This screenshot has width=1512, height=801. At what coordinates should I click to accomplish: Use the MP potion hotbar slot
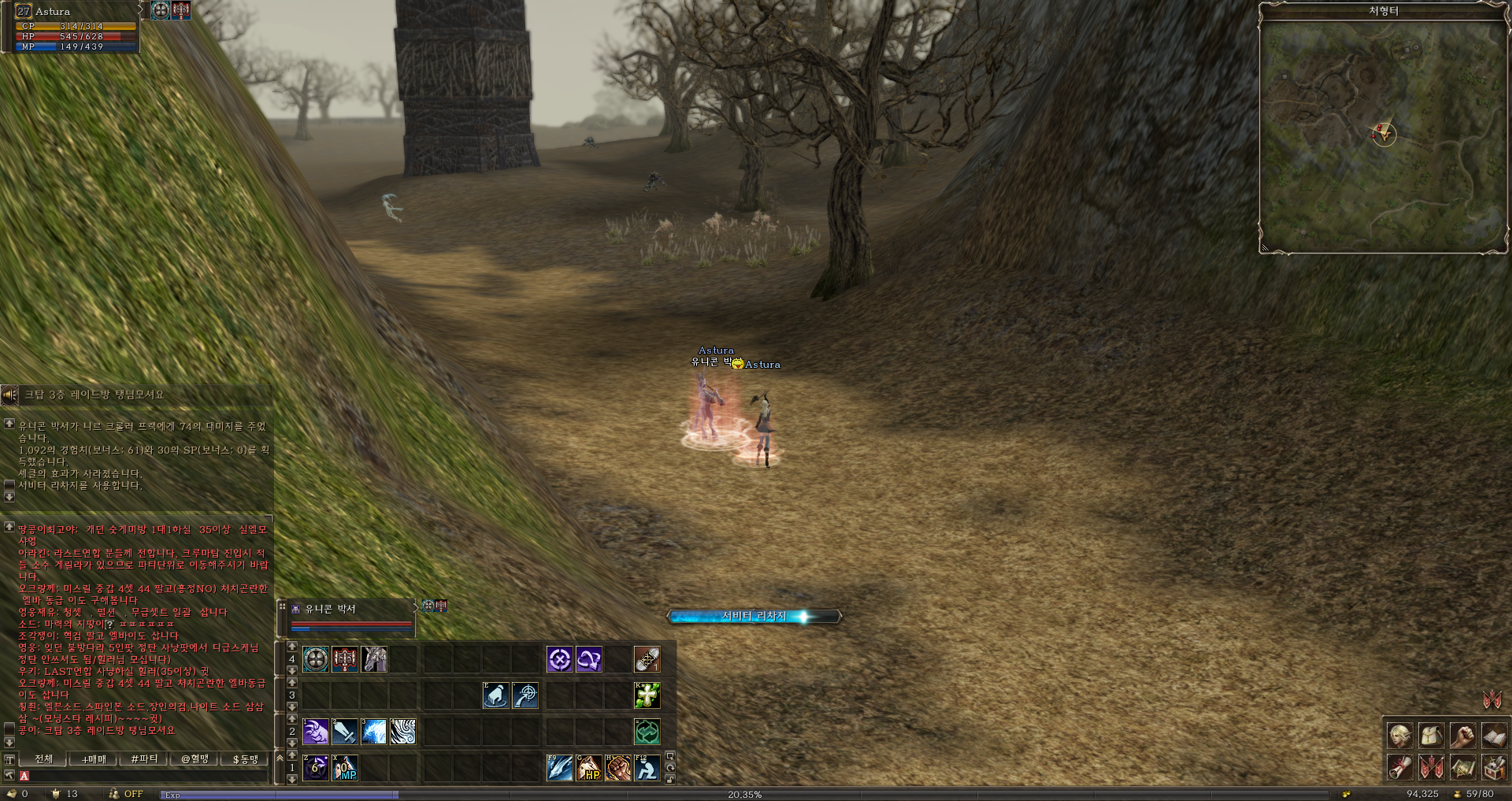point(345,768)
